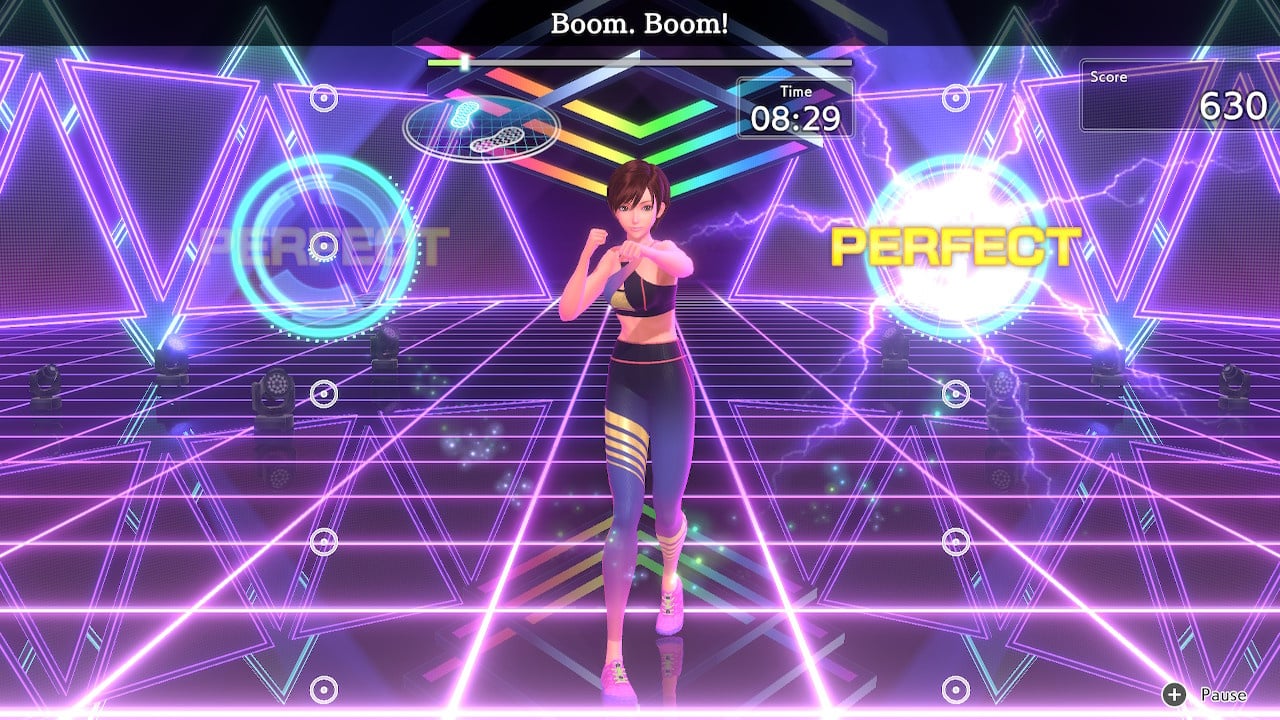Hit the right glowing punch target ring
The height and width of the screenshot is (720, 1280).
(955, 245)
